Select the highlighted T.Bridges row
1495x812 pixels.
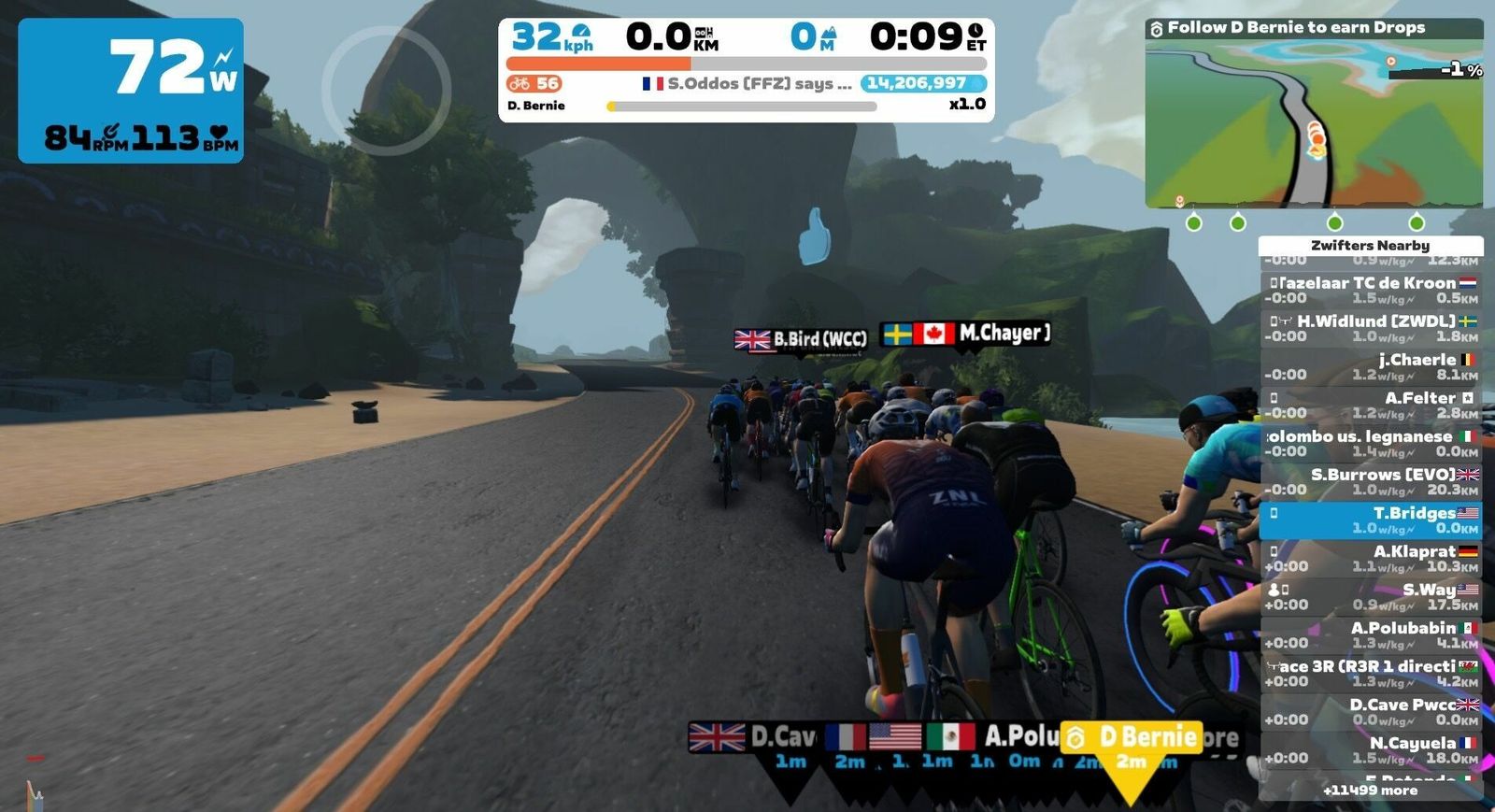1371,520
